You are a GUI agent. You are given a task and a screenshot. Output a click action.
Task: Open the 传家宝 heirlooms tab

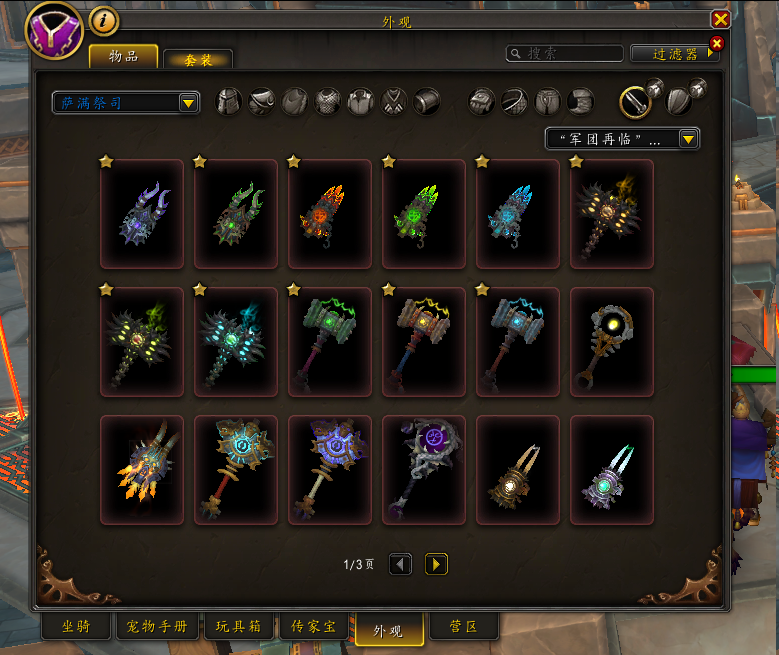tap(314, 627)
